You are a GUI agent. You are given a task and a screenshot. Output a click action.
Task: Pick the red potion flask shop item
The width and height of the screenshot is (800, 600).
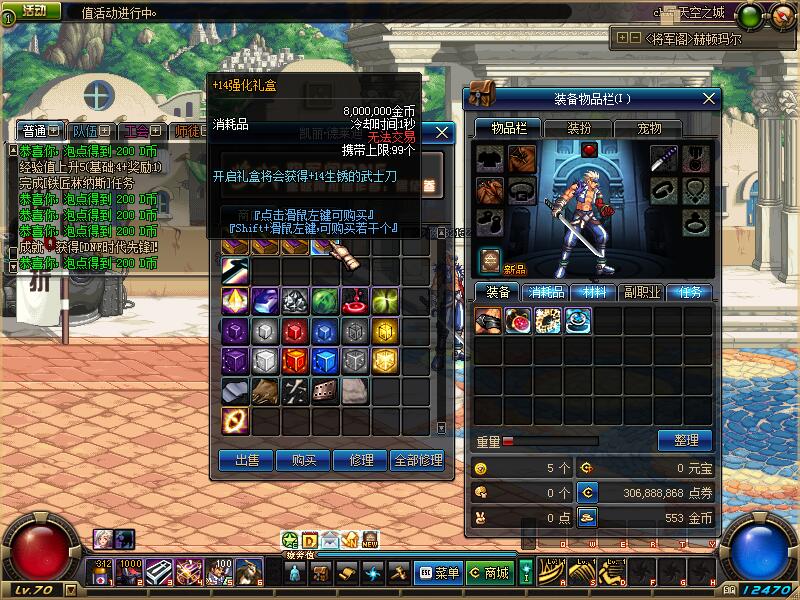(355, 300)
